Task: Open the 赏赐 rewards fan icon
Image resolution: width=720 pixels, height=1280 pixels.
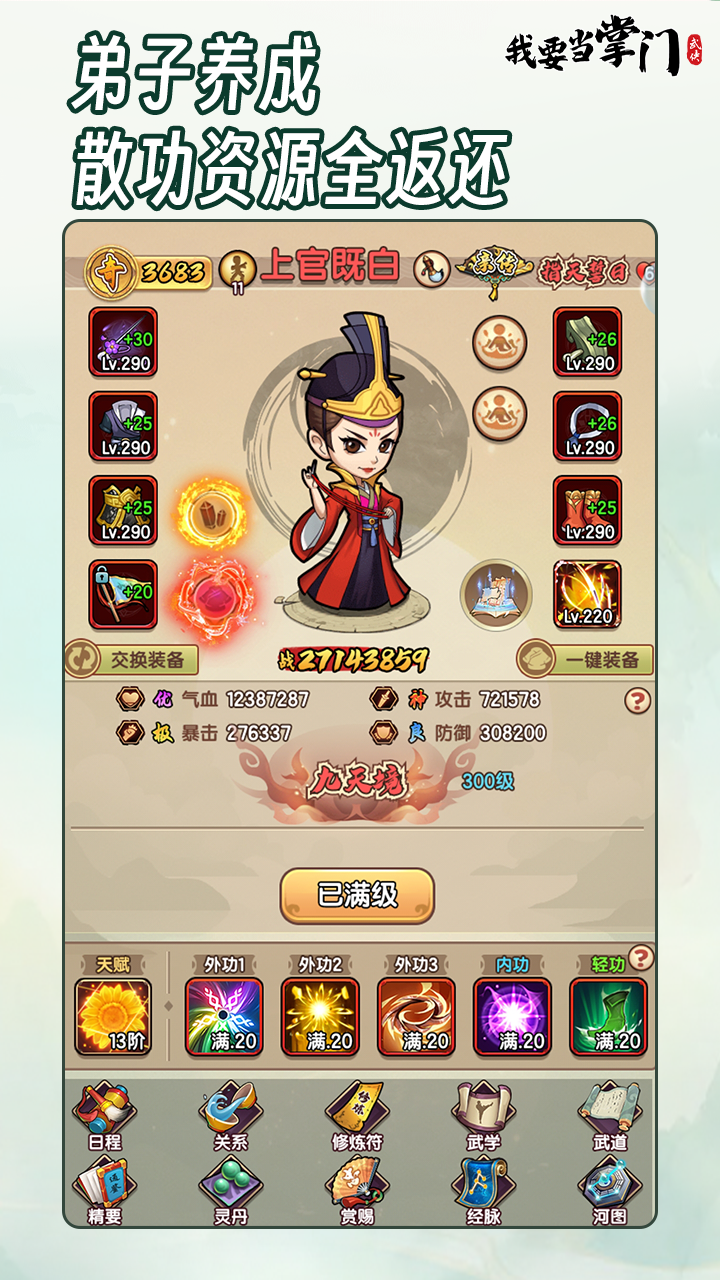Action: (356, 1192)
